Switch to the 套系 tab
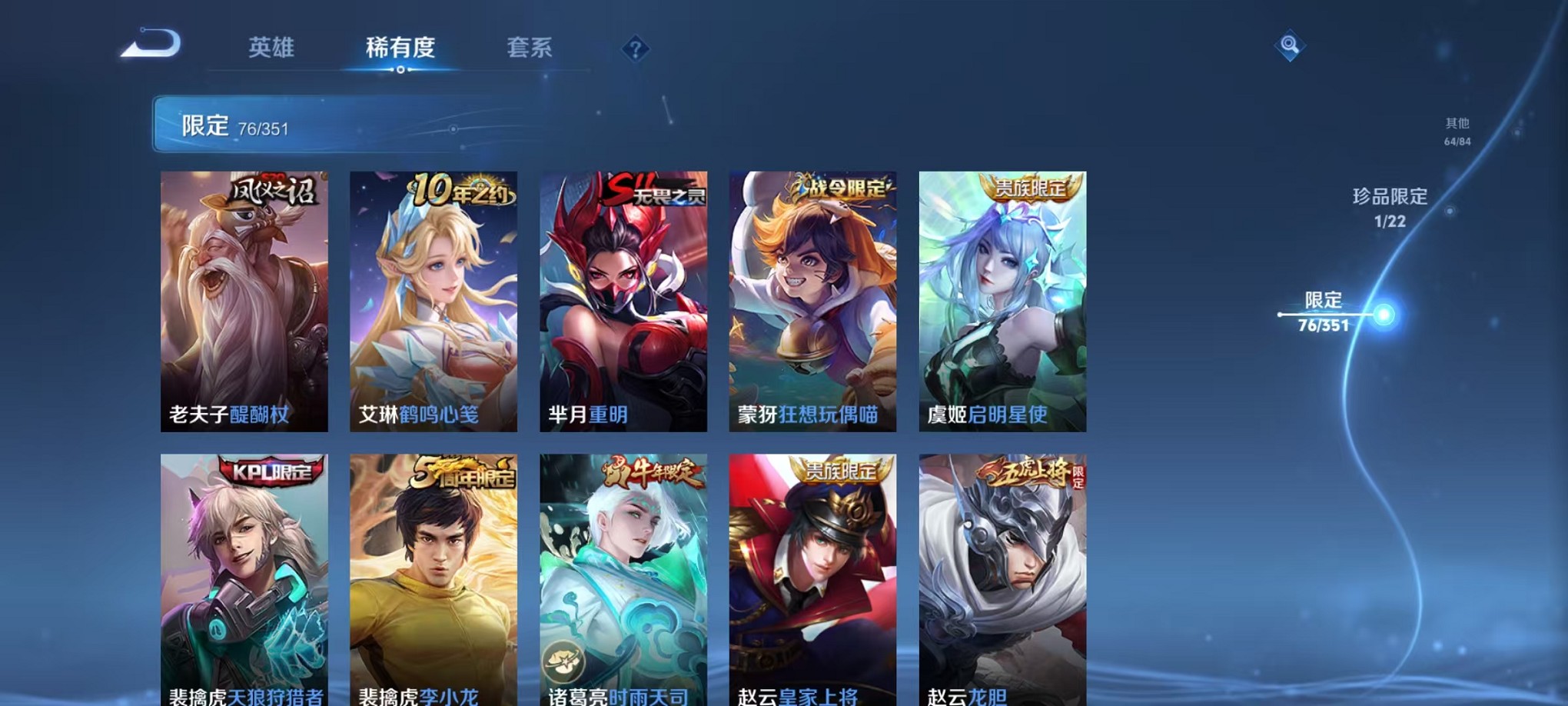1568x706 pixels. 529,48
